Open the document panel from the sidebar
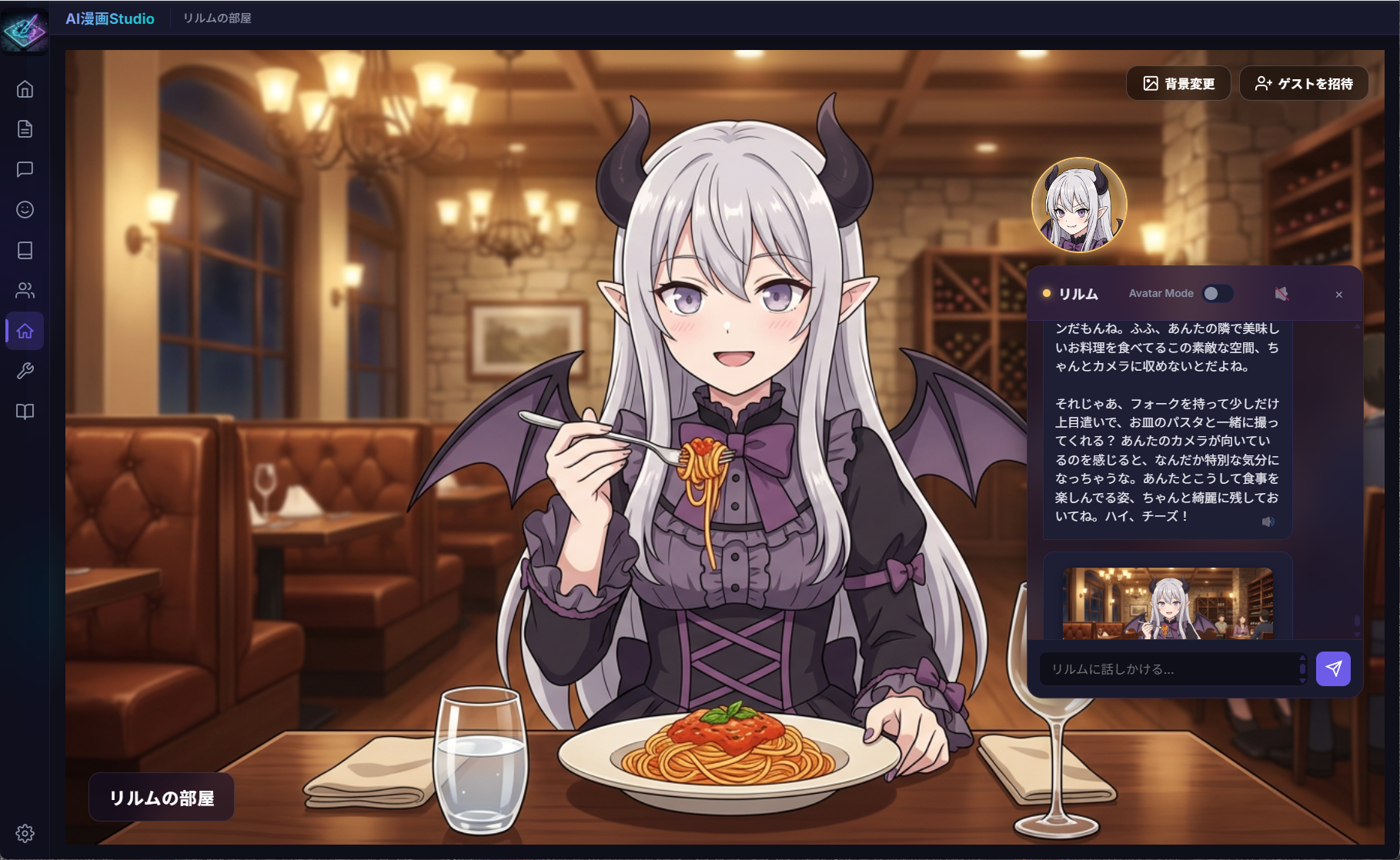 click(x=25, y=129)
